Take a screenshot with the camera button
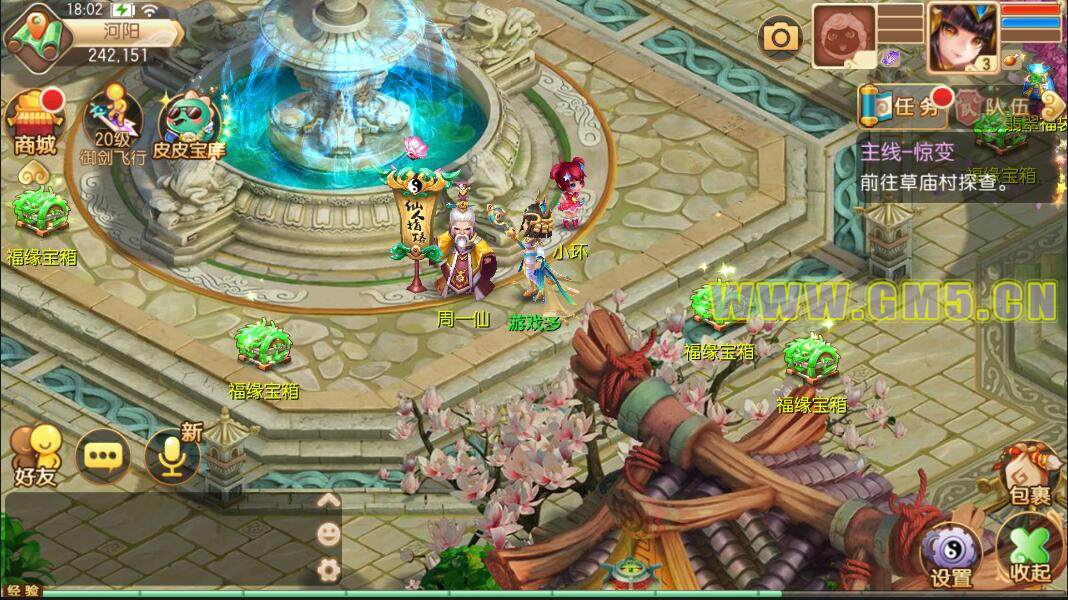 (x=781, y=39)
